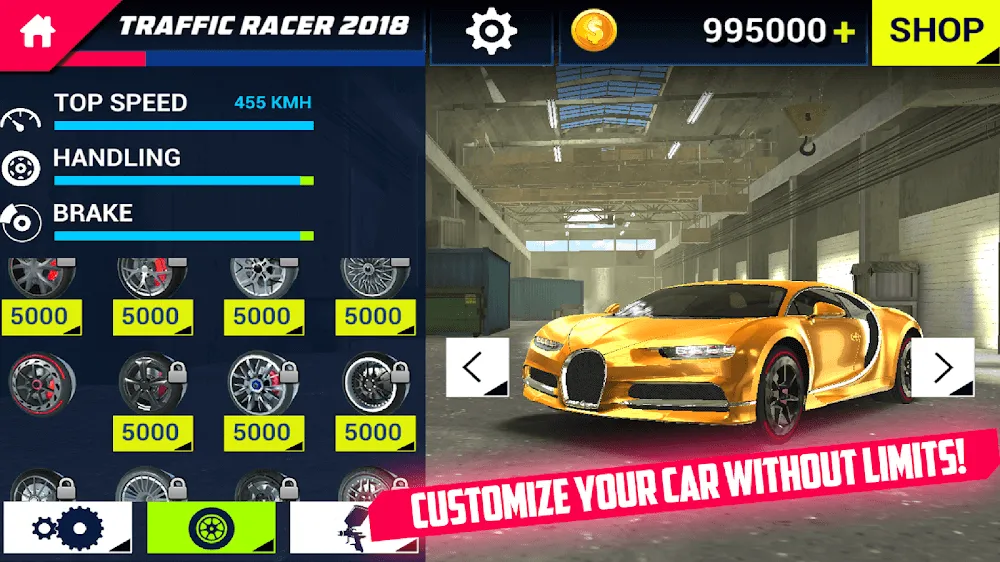Add more coins with the plus sign
Image resolution: width=1000 pixels, height=562 pixels.
click(x=846, y=33)
